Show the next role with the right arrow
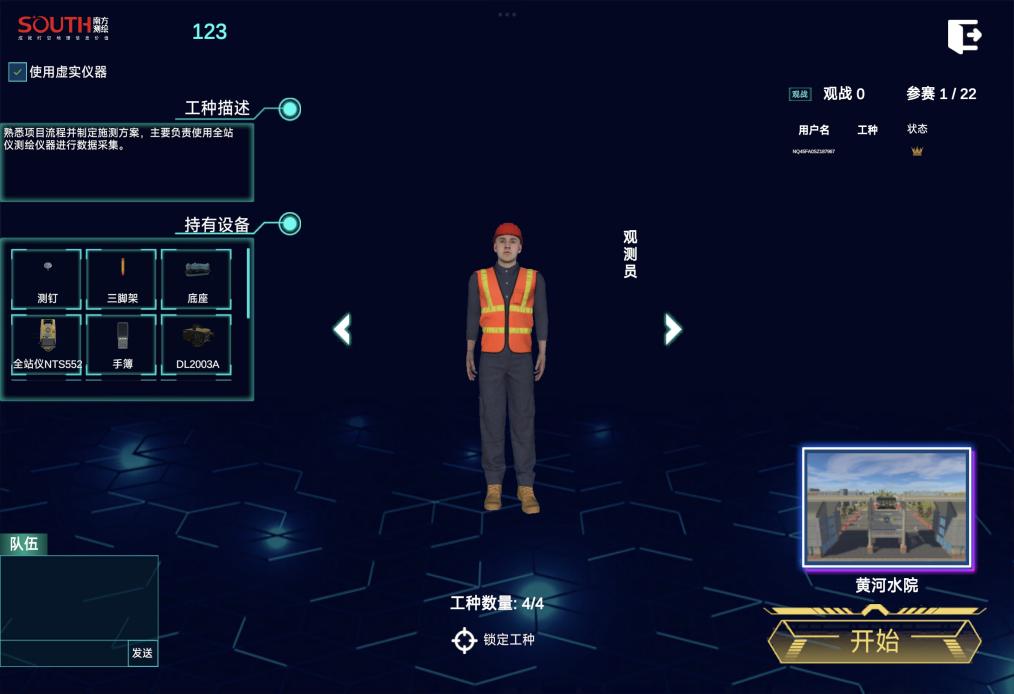1014x694 pixels. pos(673,328)
